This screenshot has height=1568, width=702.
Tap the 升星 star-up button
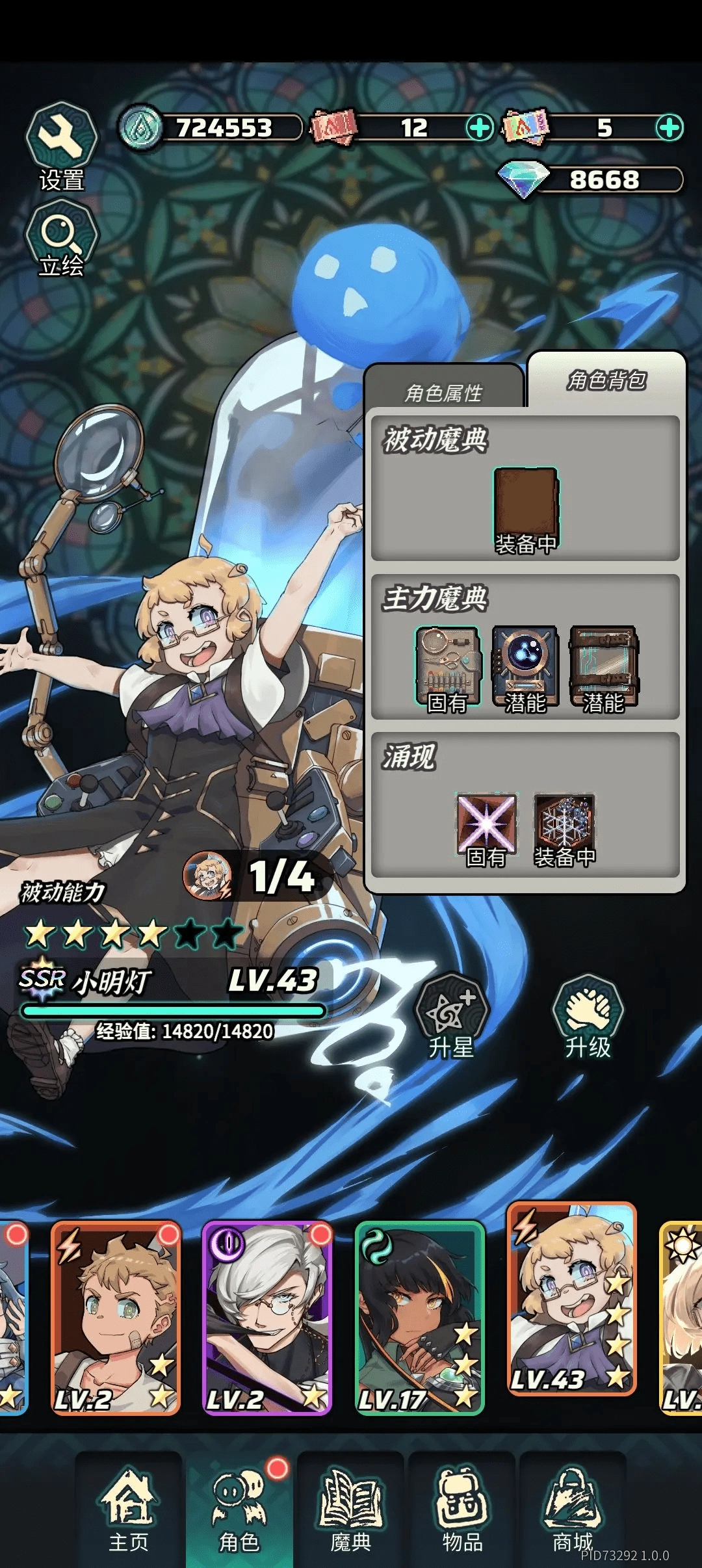(451, 1015)
